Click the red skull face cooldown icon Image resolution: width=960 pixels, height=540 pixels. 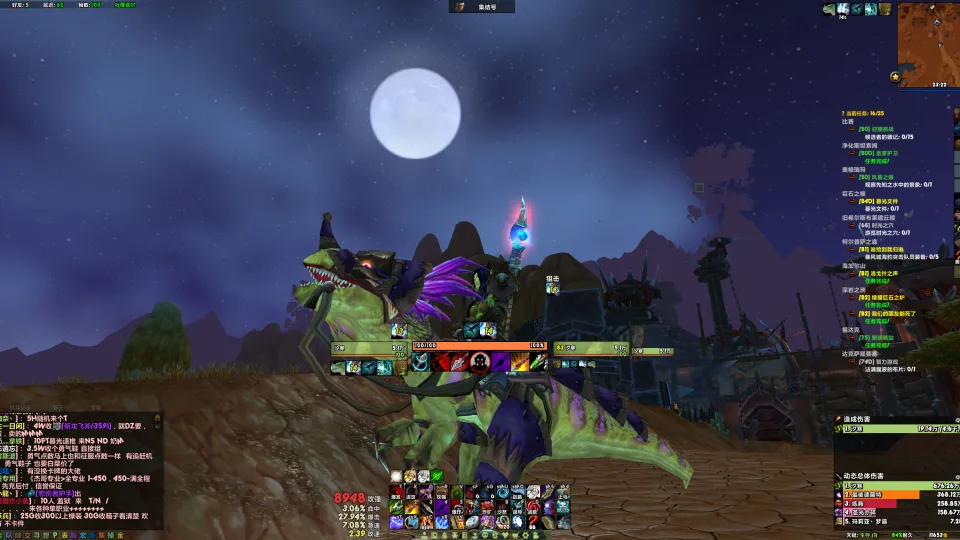479,361
